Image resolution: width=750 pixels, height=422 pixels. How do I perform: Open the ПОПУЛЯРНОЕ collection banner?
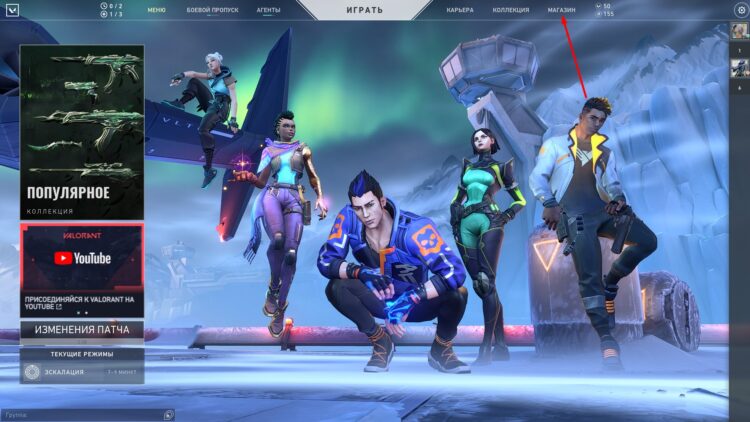(82, 131)
